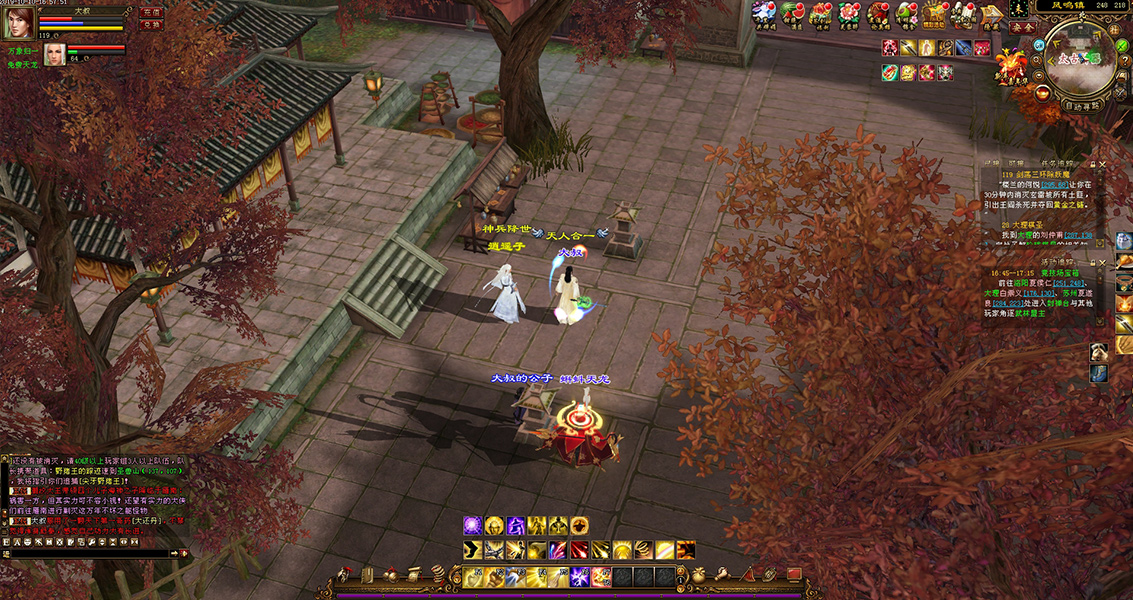The image size is (1133, 600).
Task: Select the player portrait of 大叔
Action: (18, 24)
